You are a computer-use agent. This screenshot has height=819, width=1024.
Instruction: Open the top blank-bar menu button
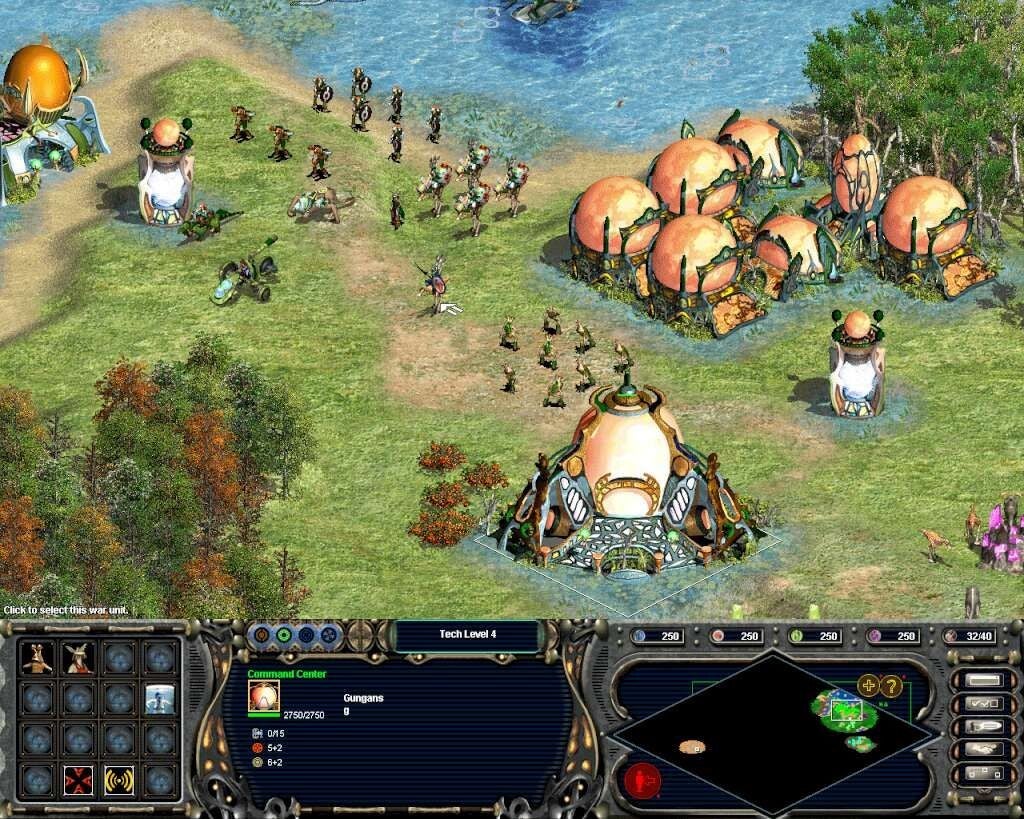(984, 681)
